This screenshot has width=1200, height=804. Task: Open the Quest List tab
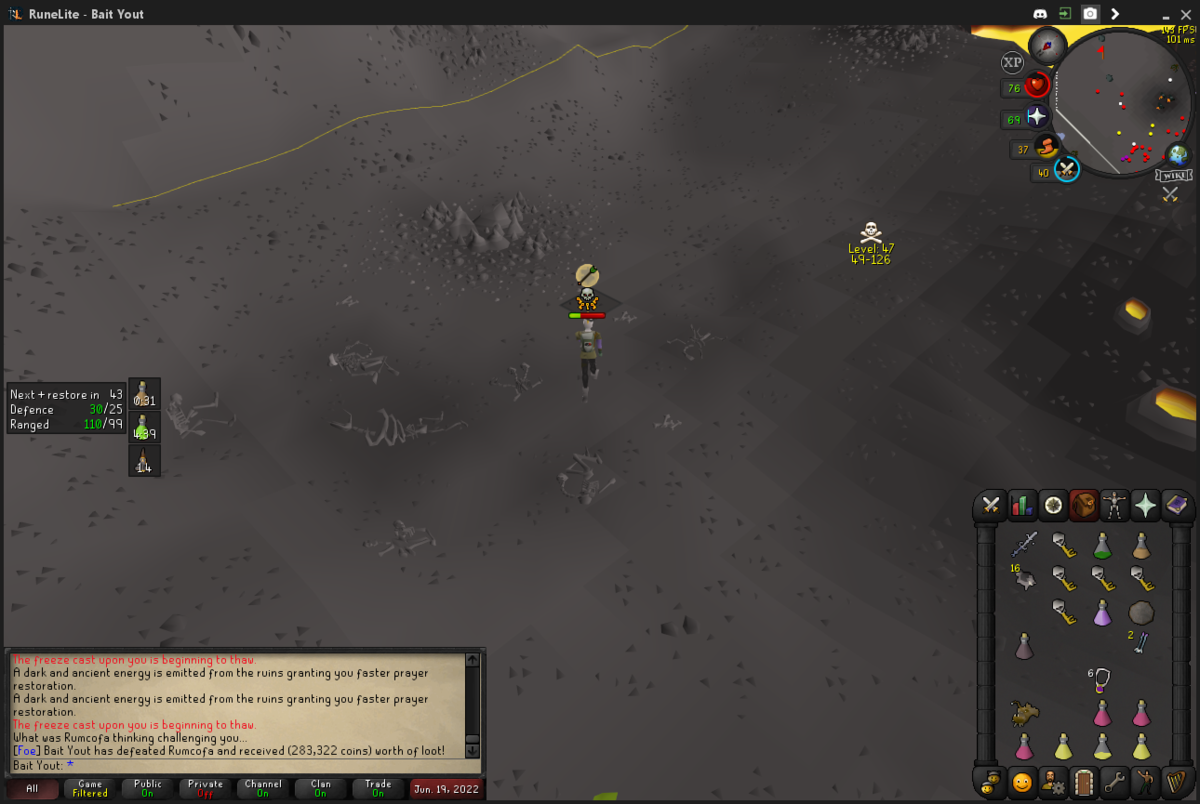[1053, 506]
